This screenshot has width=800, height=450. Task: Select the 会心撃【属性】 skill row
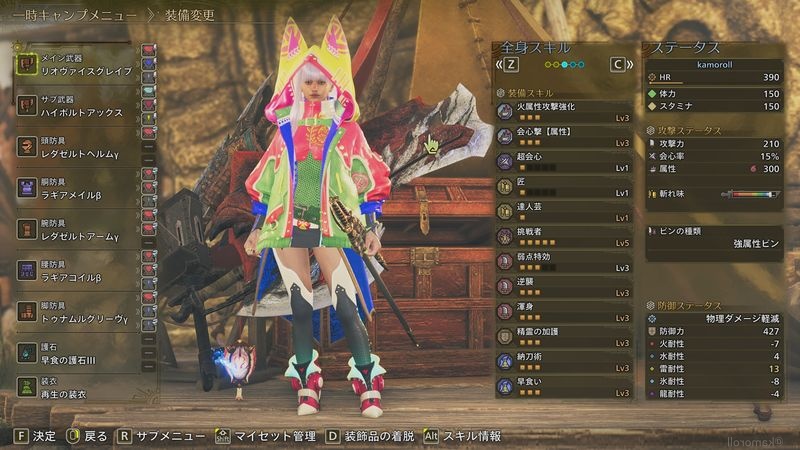pyautogui.click(x=565, y=136)
